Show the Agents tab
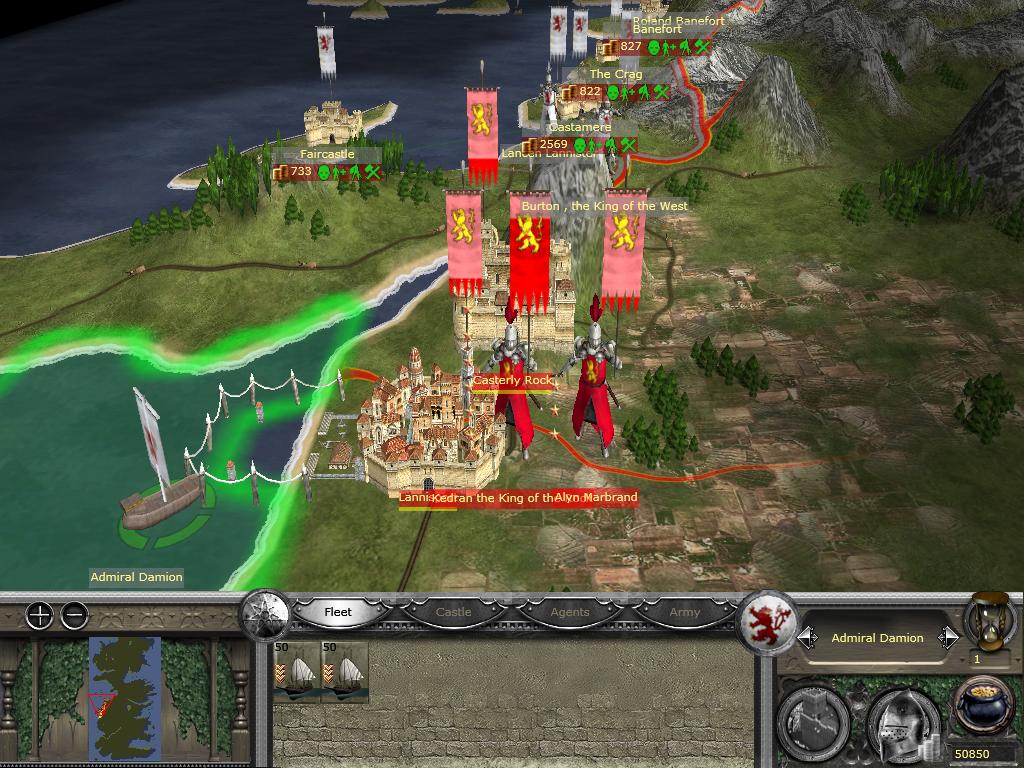The image size is (1024, 768). point(570,612)
